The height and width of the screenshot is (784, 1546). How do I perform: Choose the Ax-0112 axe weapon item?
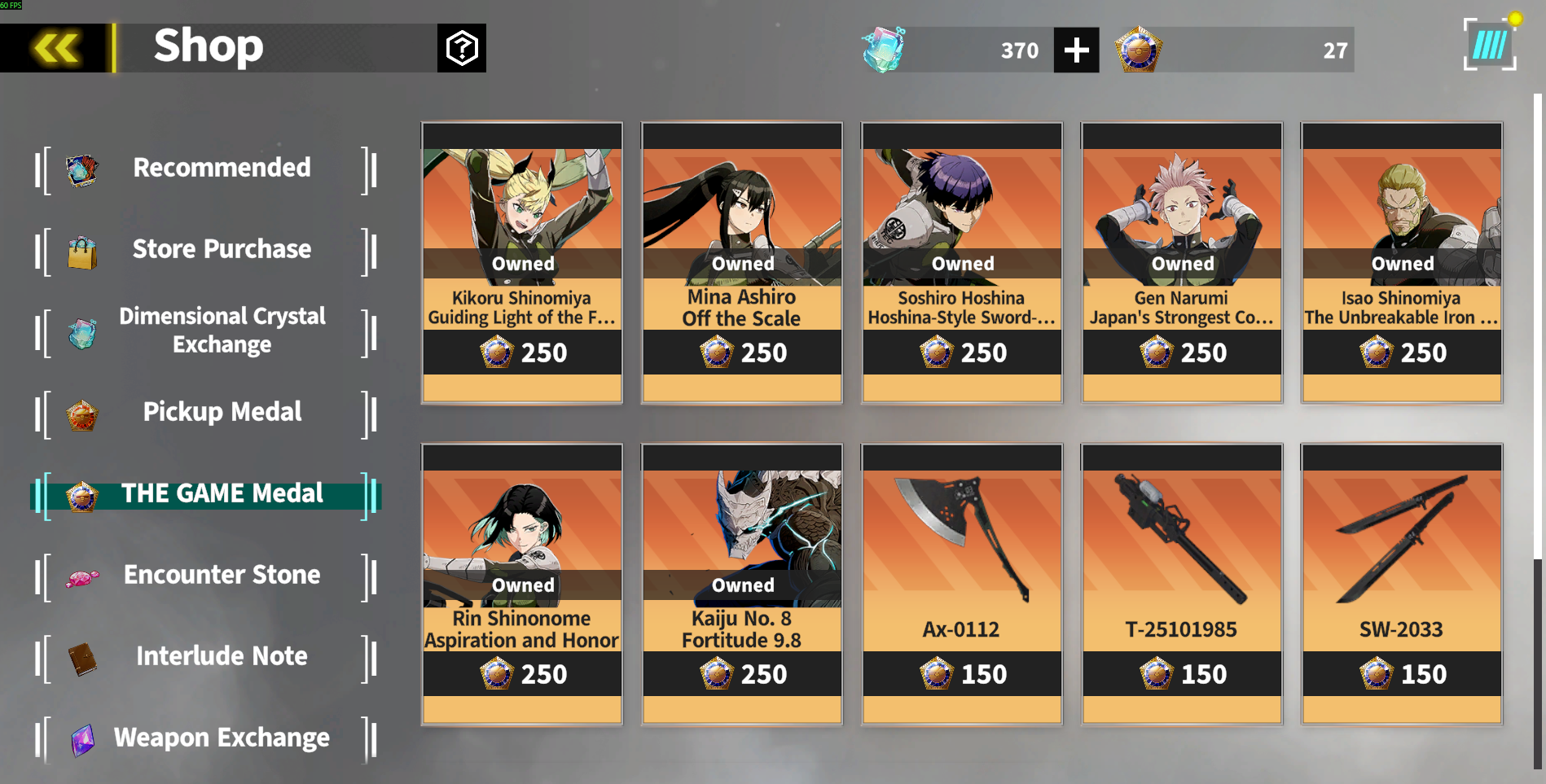click(x=962, y=584)
